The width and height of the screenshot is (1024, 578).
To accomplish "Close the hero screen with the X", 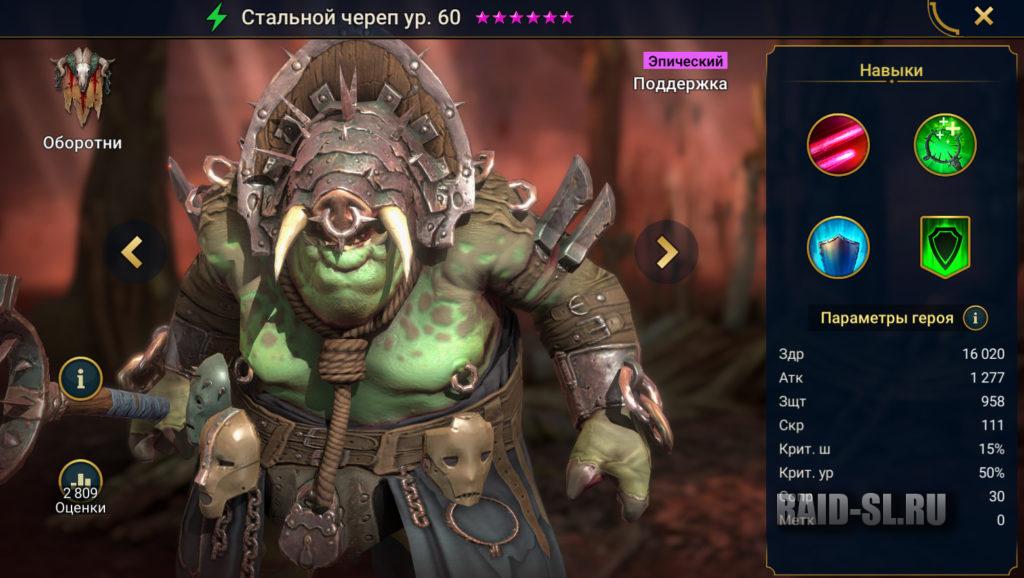I will pos(984,16).
